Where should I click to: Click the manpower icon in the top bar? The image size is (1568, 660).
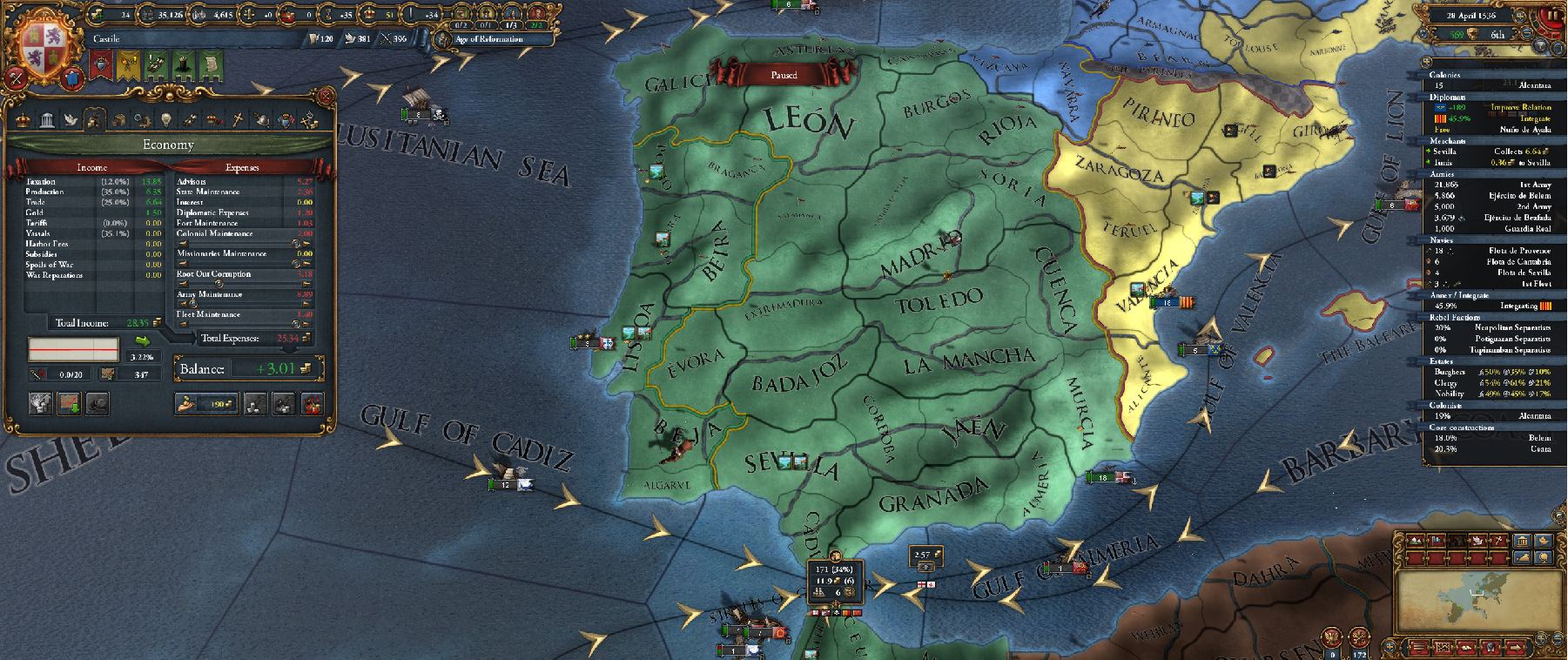[x=145, y=15]
